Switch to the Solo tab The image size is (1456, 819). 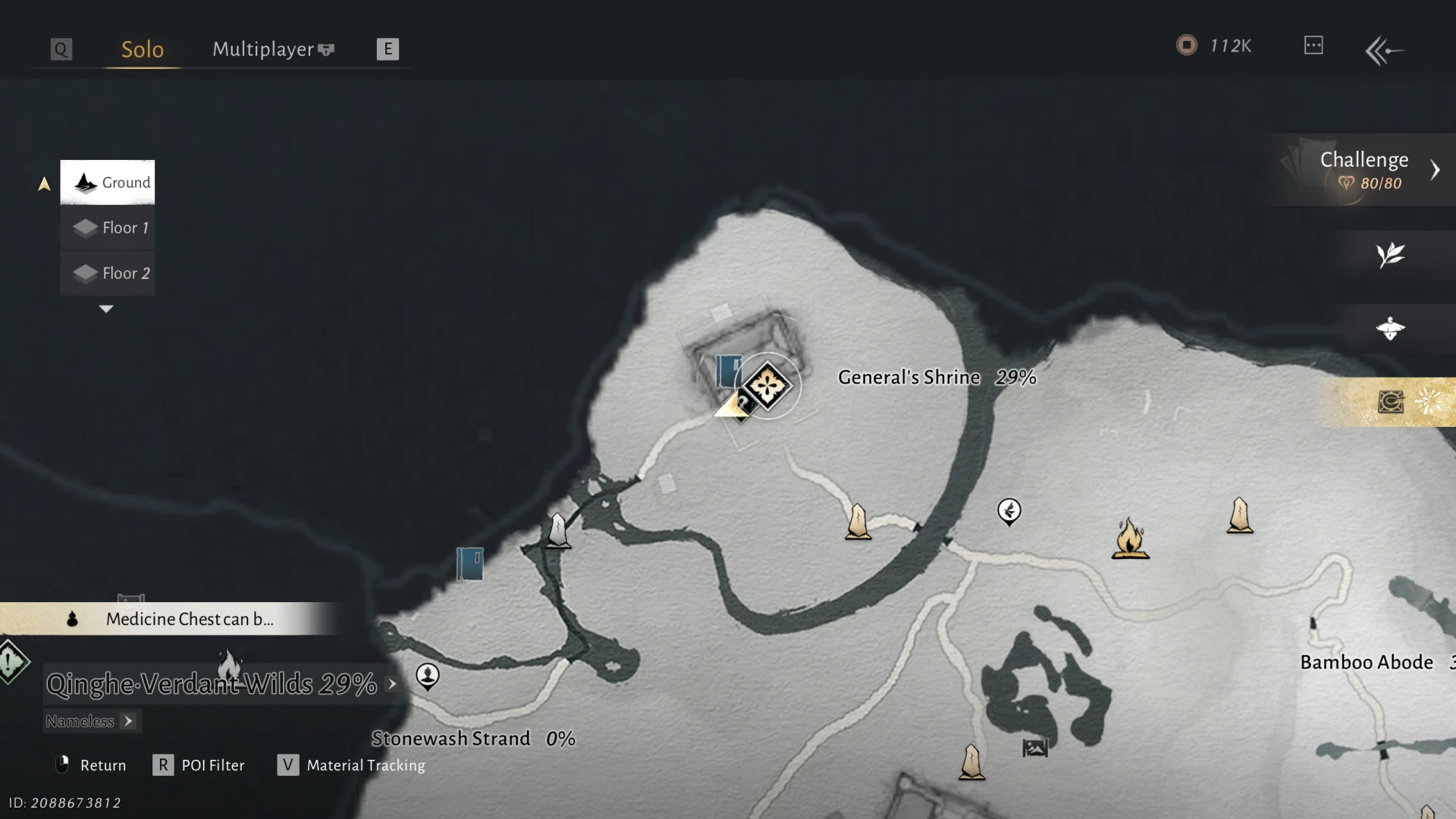click(x=143, y=49)
